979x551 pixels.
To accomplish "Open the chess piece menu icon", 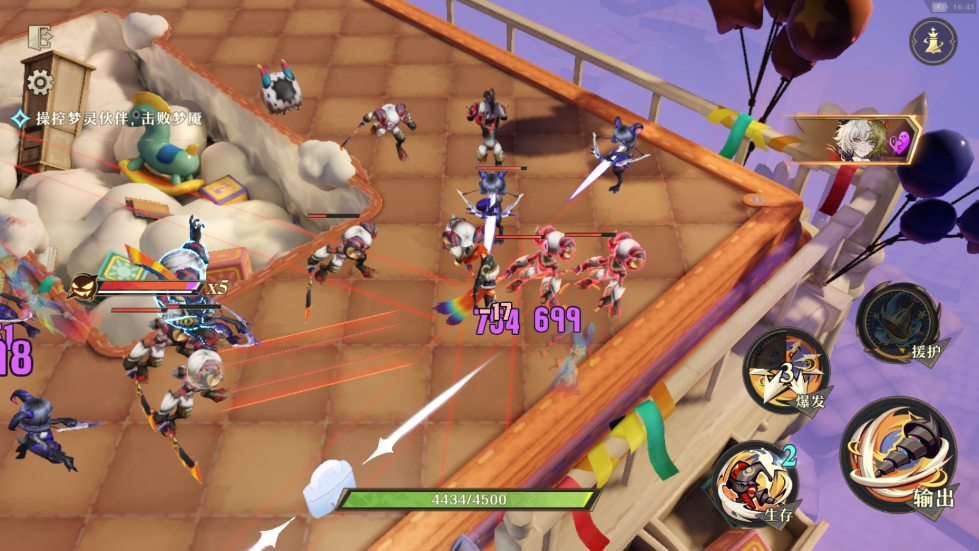I will coord(932,41).
